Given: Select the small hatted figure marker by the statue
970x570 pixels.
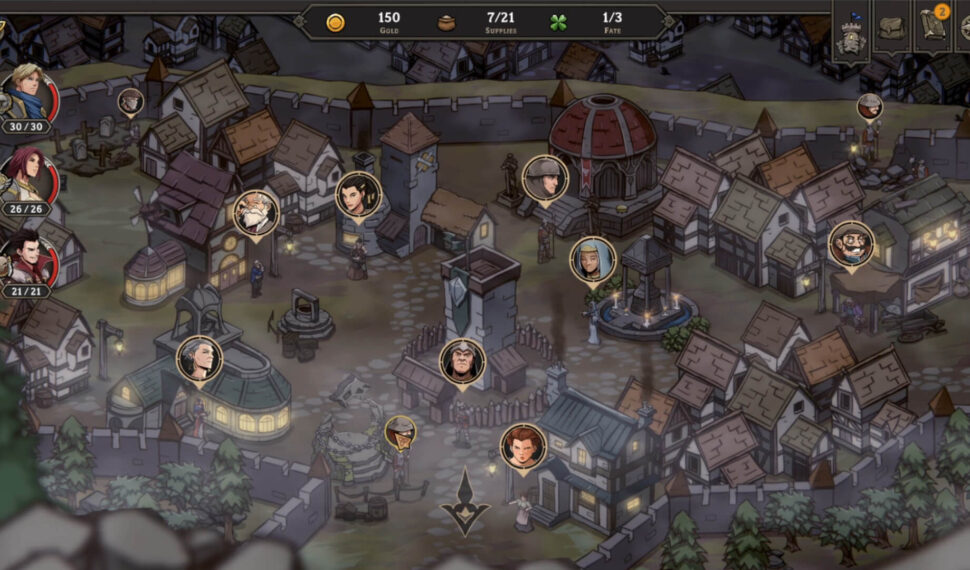Looking at the screenshot, I should point(400,432).
